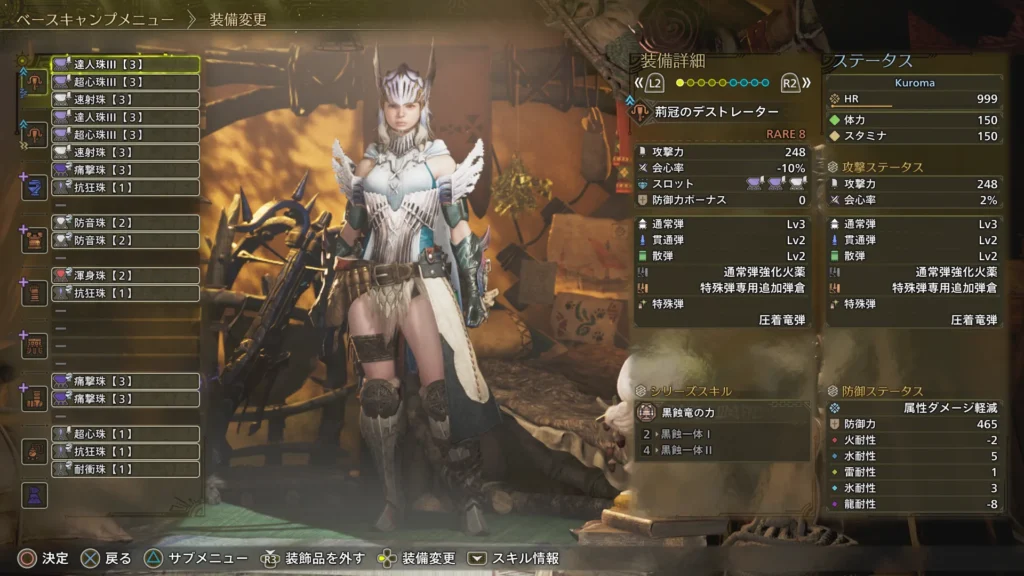Select the 耐衝珠【1】 decoration row

pyautogui.click(x=125, y=469)
